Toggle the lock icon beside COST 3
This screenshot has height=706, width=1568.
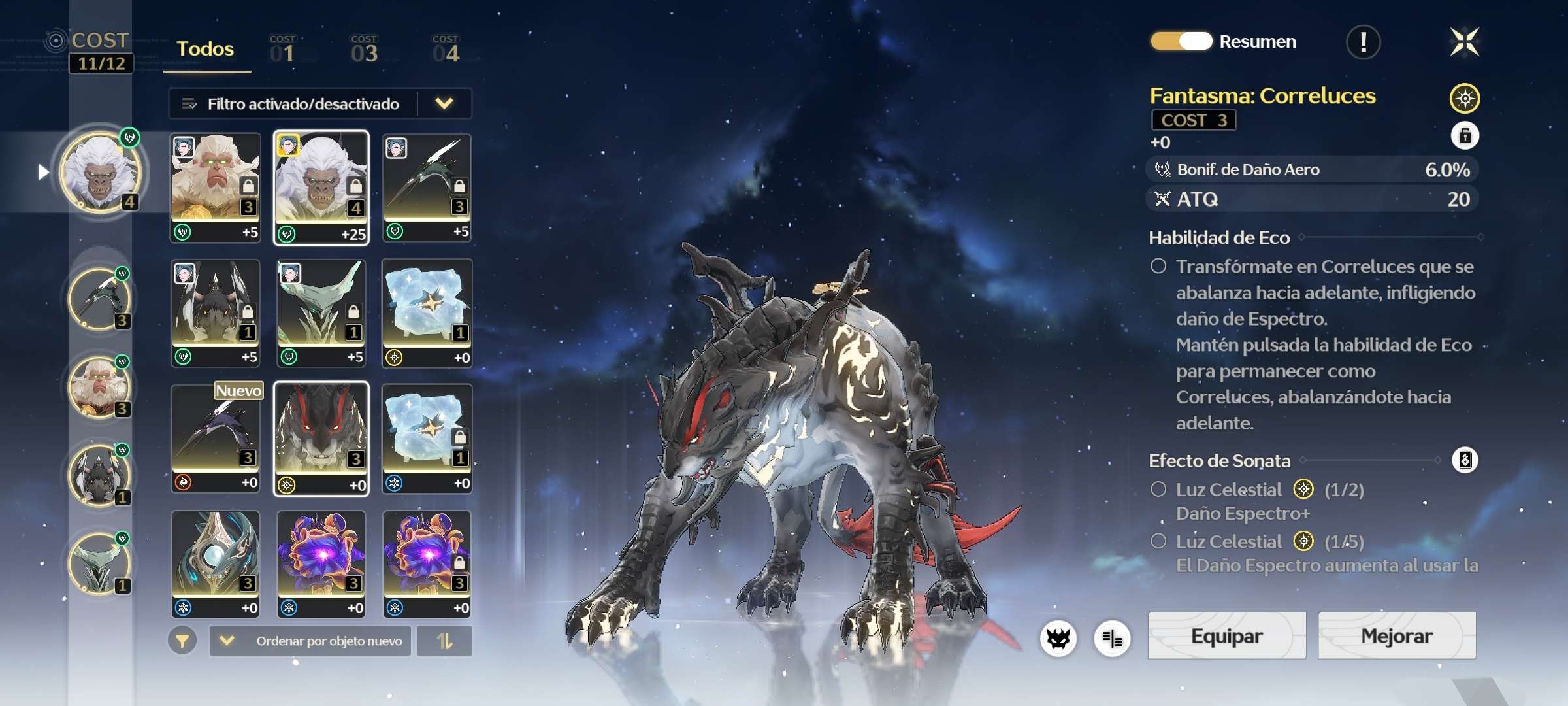[1465, 136]
